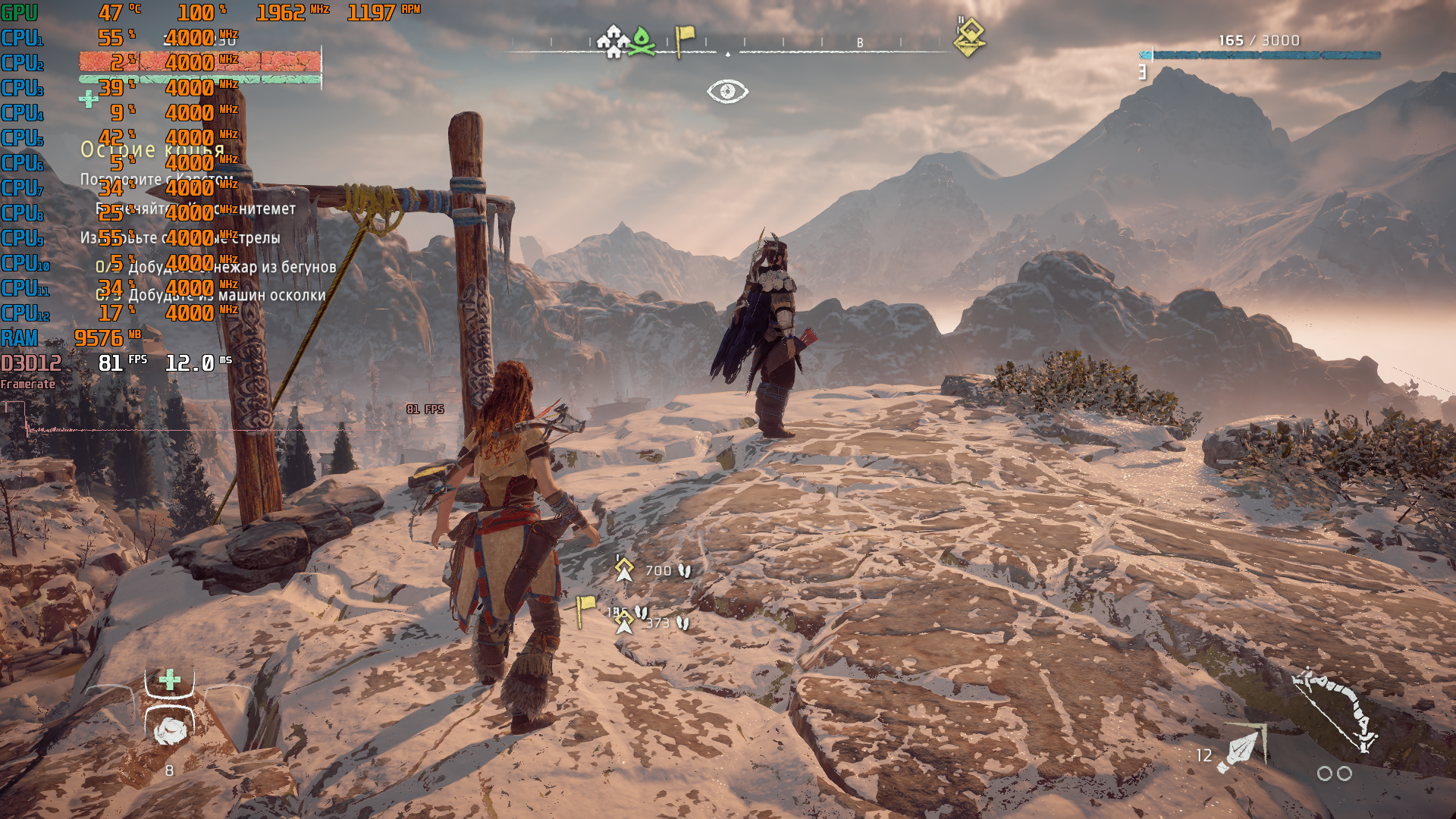
Task: Use the green cross medicine pouch
Action: pyautogui.click(x=170, y=679)
